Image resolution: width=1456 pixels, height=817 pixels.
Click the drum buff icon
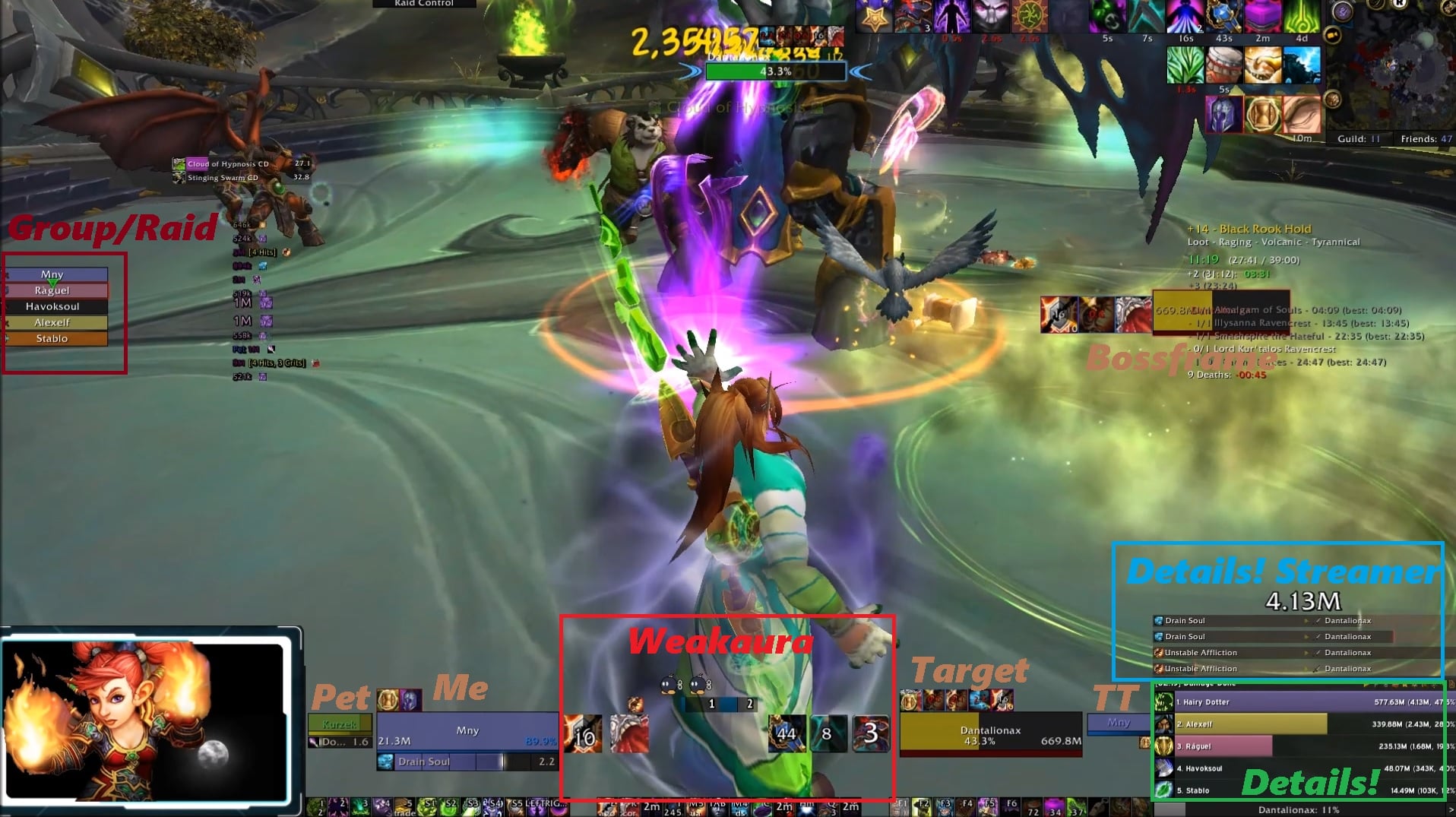pos(1223,66)
